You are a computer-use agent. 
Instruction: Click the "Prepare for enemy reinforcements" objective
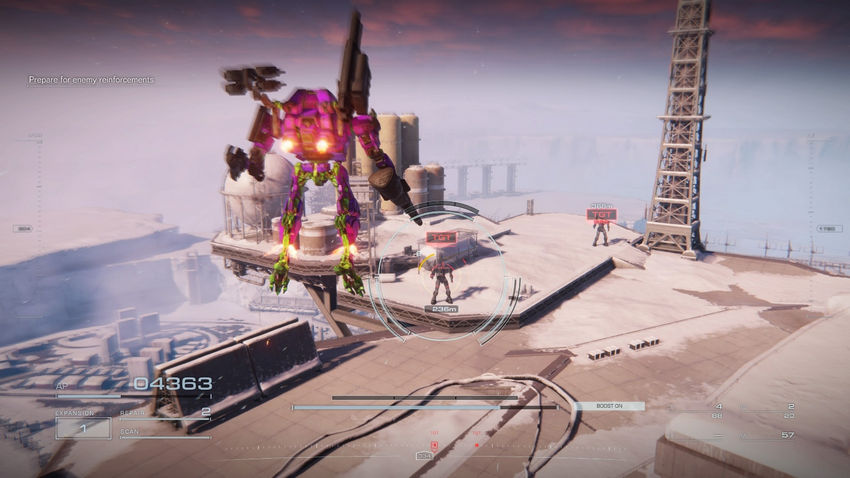coord(91,80)
